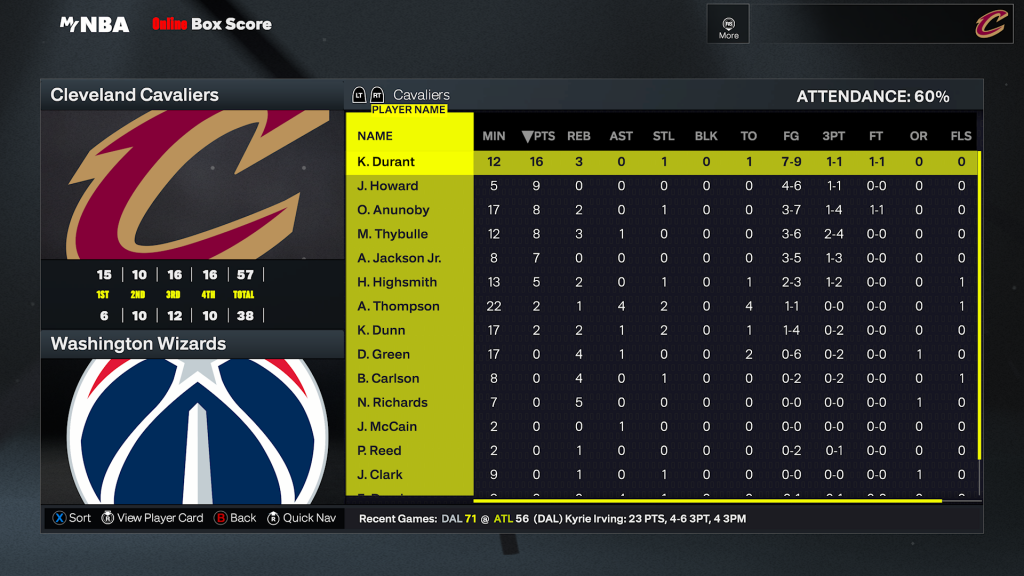The width and height of the screenshot is (1024, 576).
Task: Select the J. McCain row
Action: point(387,426)
